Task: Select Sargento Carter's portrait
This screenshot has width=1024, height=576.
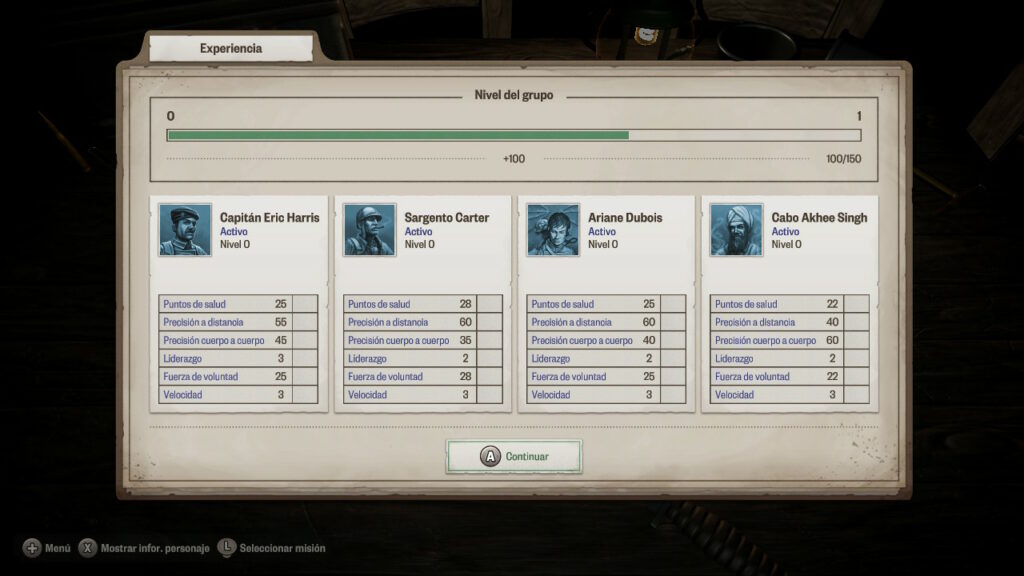Action: 369,230
